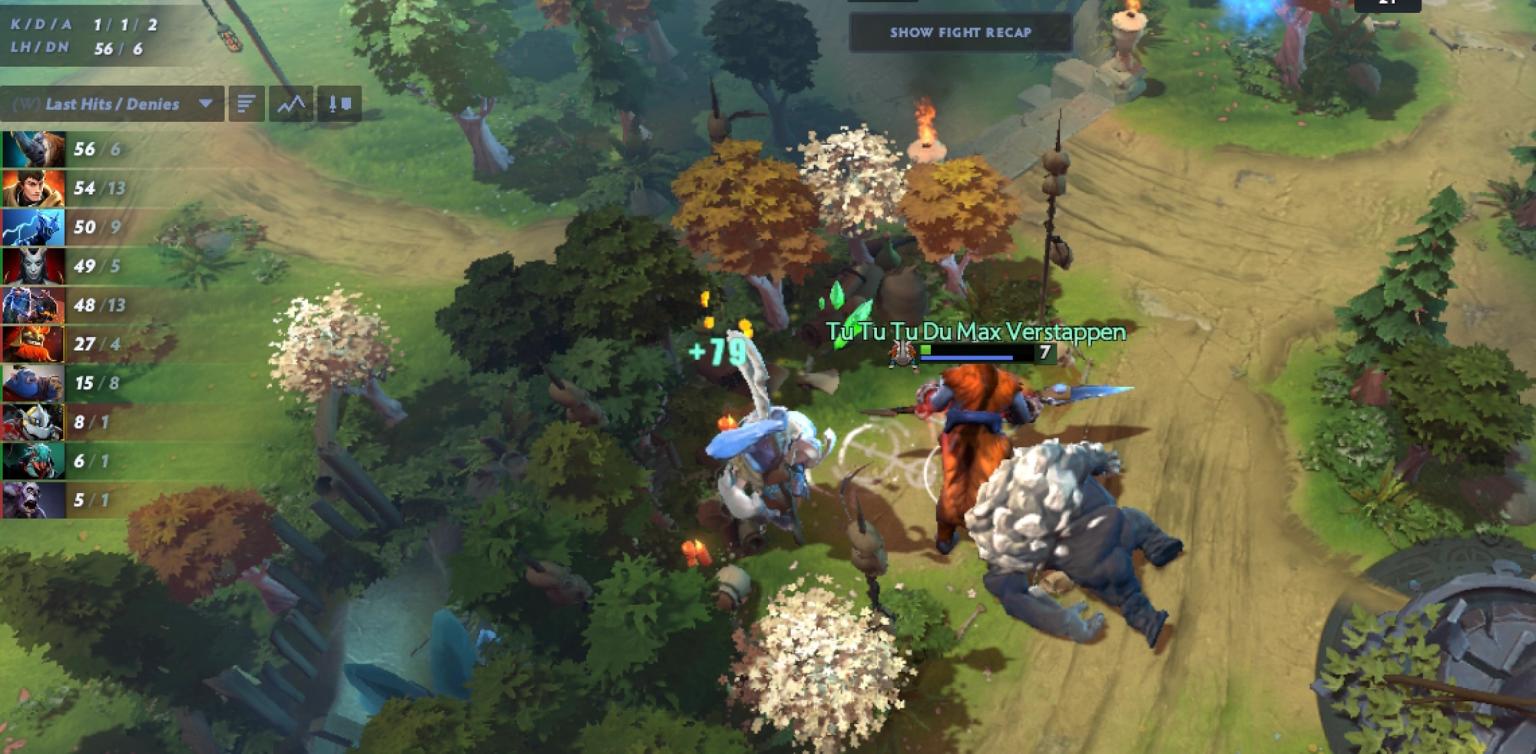Image resolution: width=1536 pixels, height=754 pixels.
Task: Click the hero portrait with 54 last hits
Action: point(32,189)
